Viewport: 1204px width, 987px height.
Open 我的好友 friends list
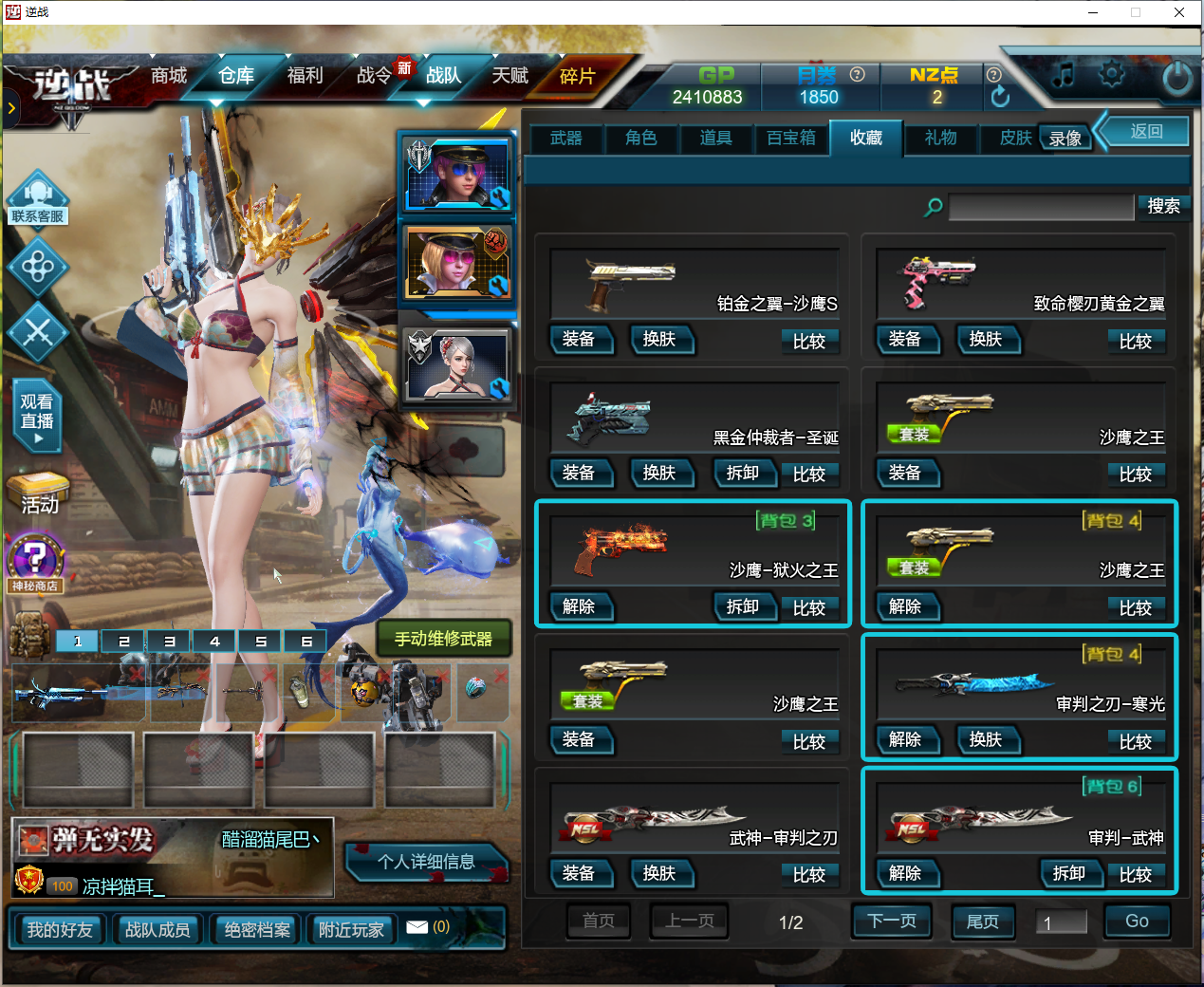point(60,930)
